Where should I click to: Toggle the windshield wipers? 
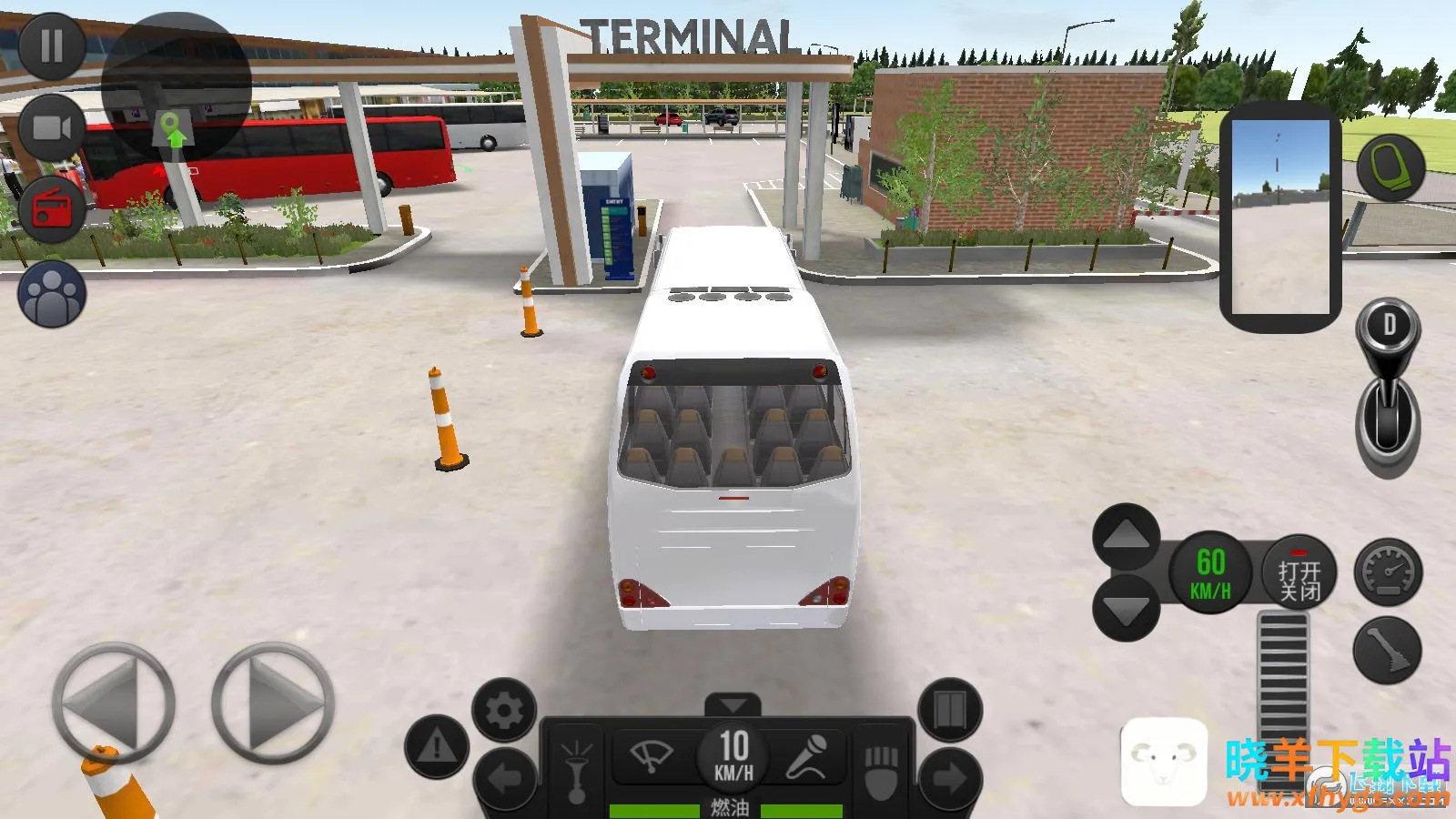click(x=652, y=755)
